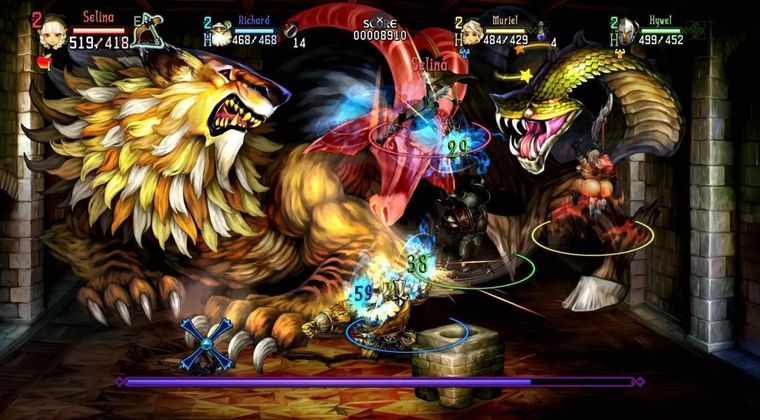
Task: Use Muriel's potion flask icon
Action: 541,31
